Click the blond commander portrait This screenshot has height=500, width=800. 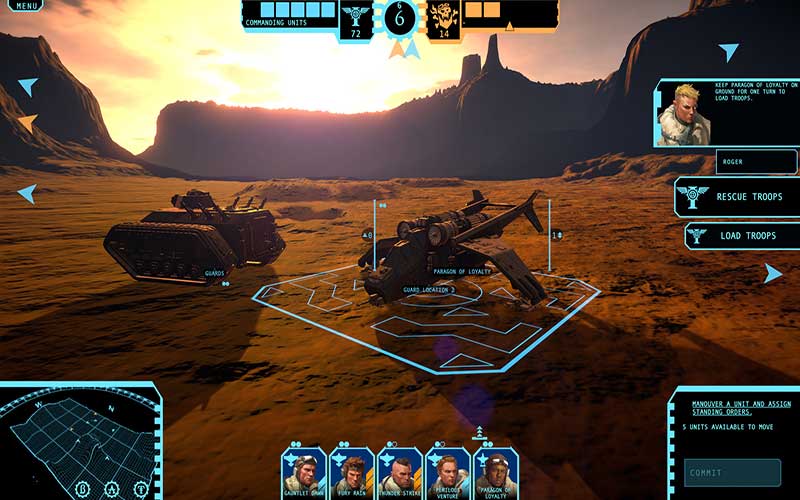(682, 115)
